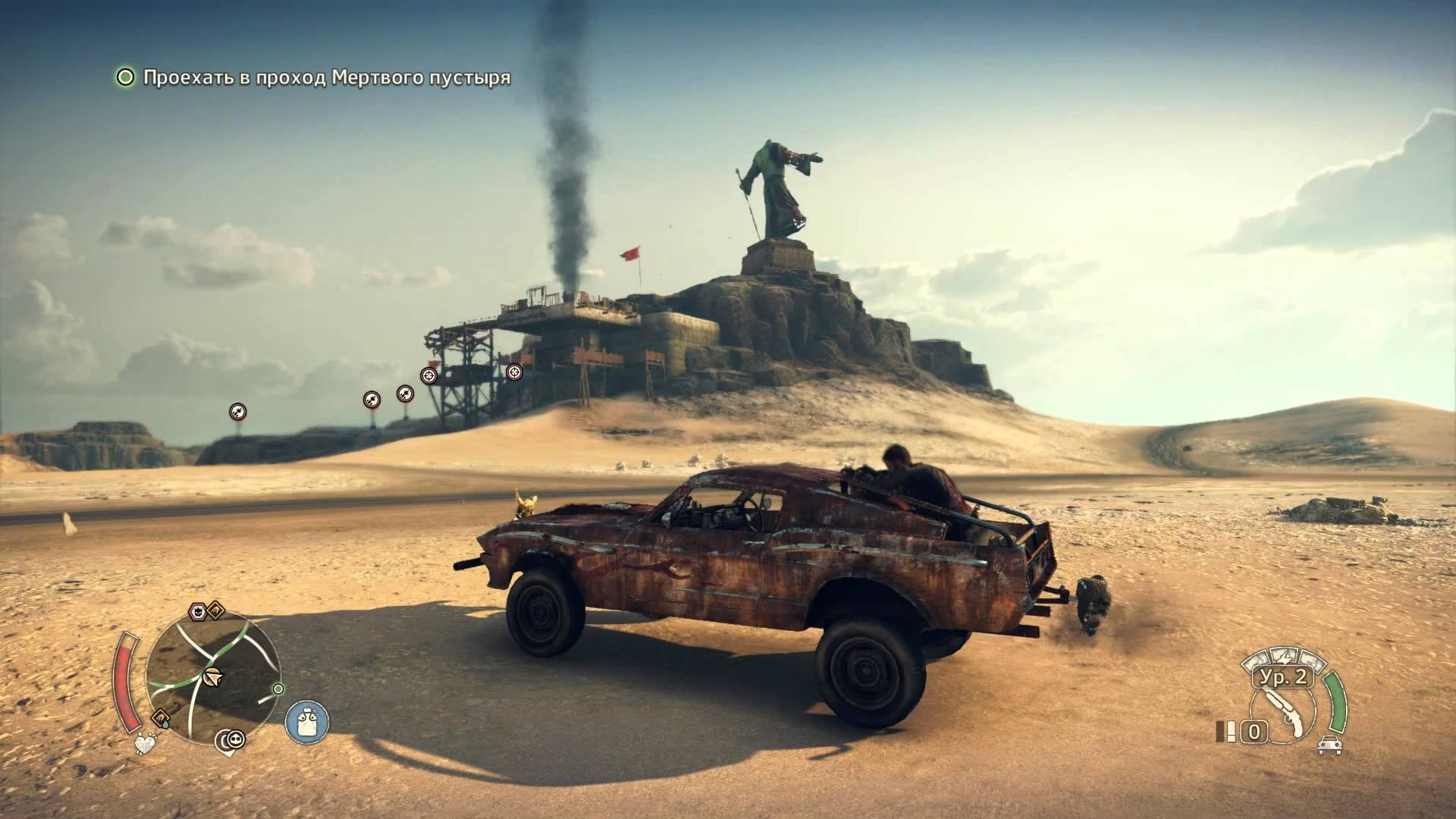
Task: Select the green waypoint dot on minimap
Action: tap(278, 689)
